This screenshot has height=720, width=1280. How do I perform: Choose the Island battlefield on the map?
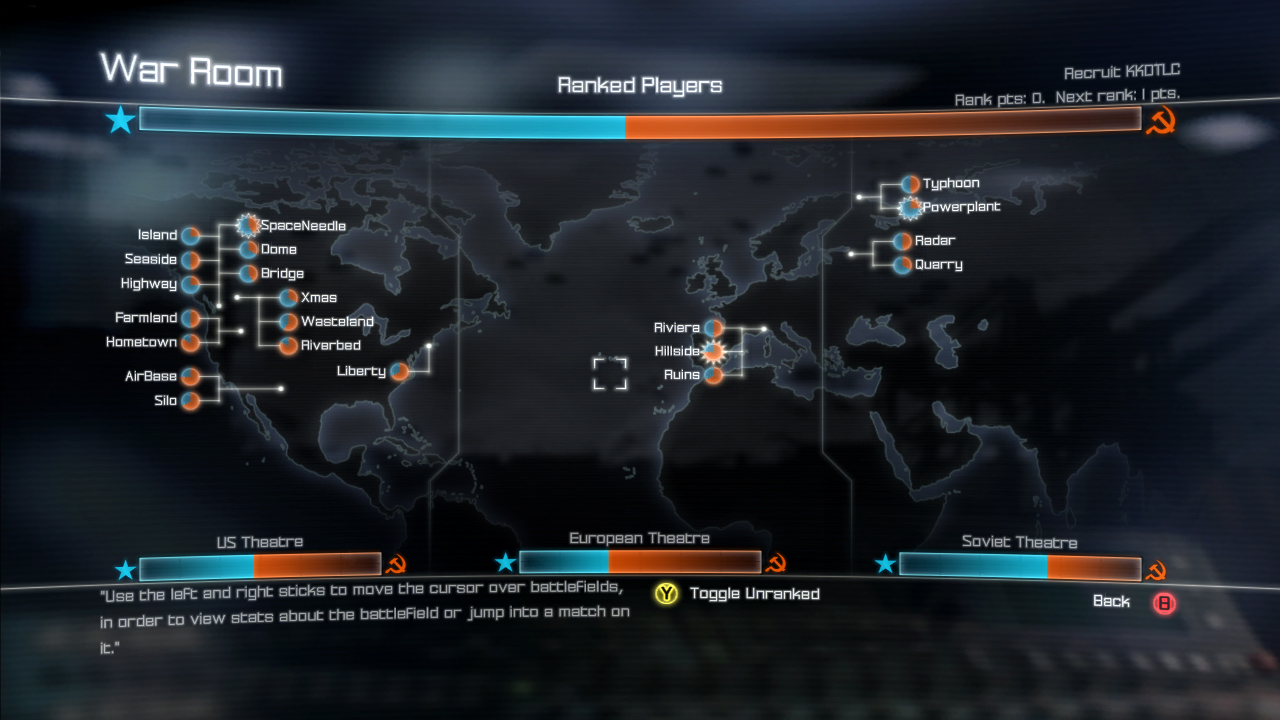point(190,236)
